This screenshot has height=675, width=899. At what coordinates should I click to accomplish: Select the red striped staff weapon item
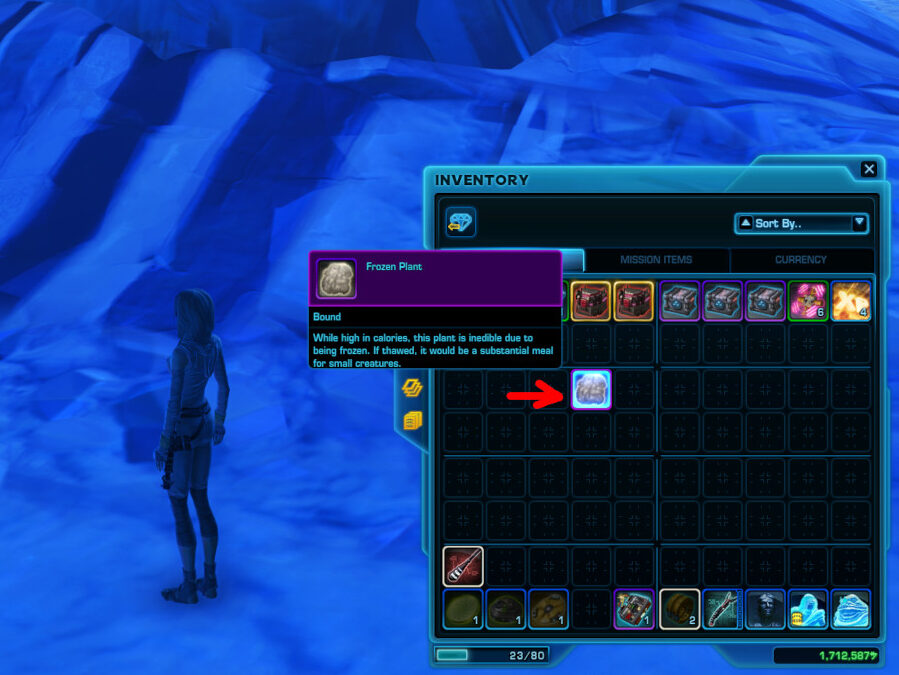click(x=463, y=566)
